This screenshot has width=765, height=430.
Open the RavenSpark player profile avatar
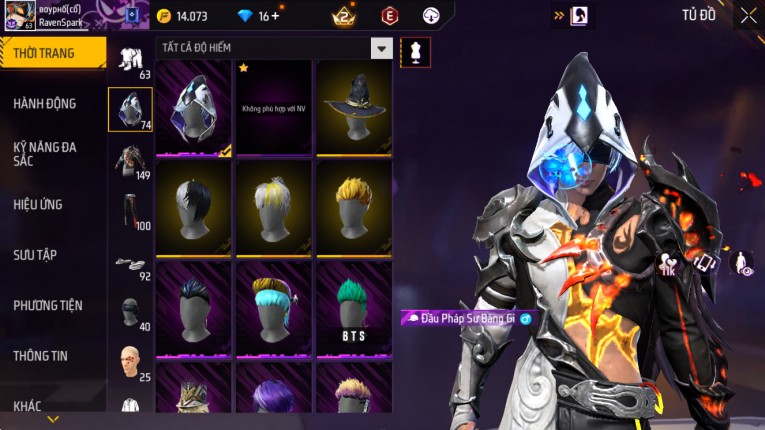tap(18, 15)
